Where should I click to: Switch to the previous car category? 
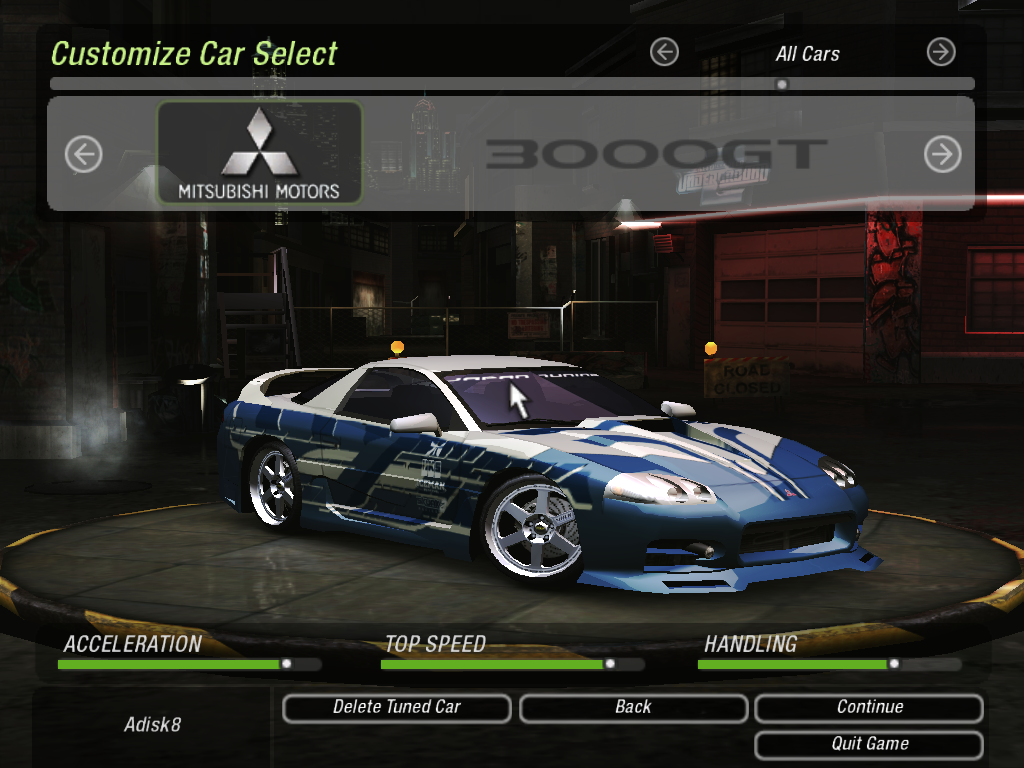[x=664, y=52]
